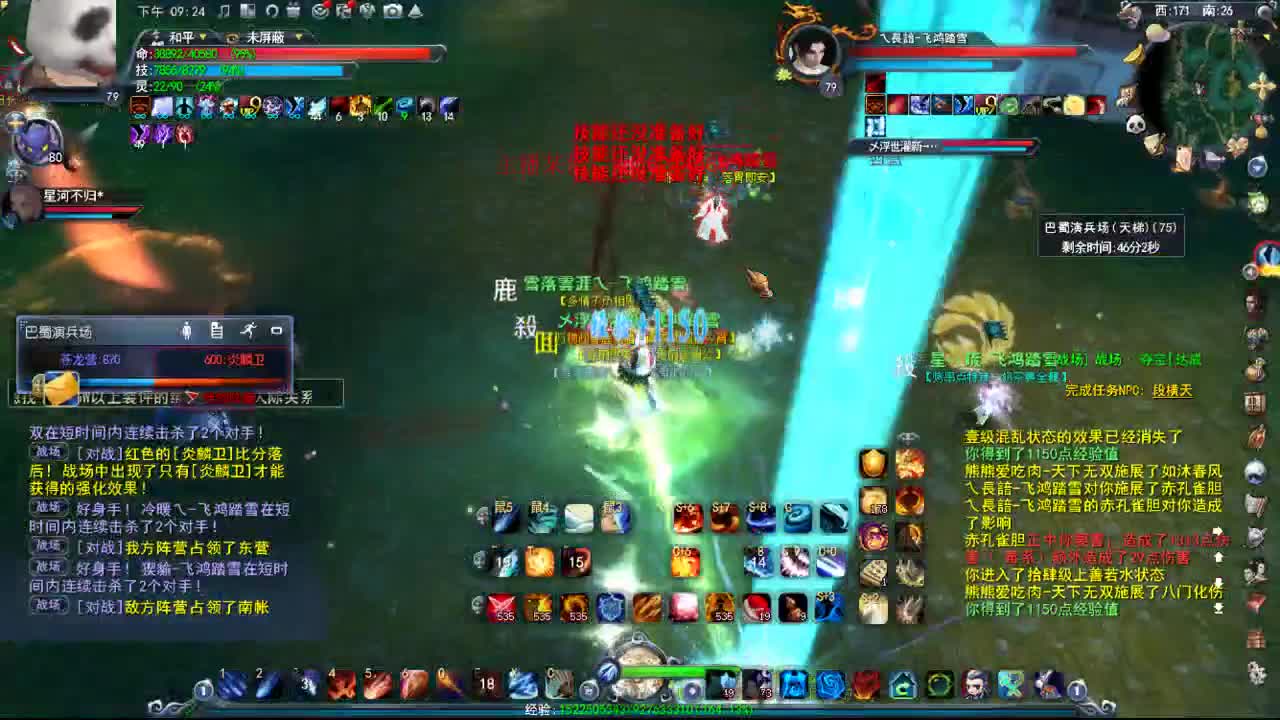Open the score sheet icon on the battlefield panel
Viewport: 1280px width, 720px height.
coord(216,331)
